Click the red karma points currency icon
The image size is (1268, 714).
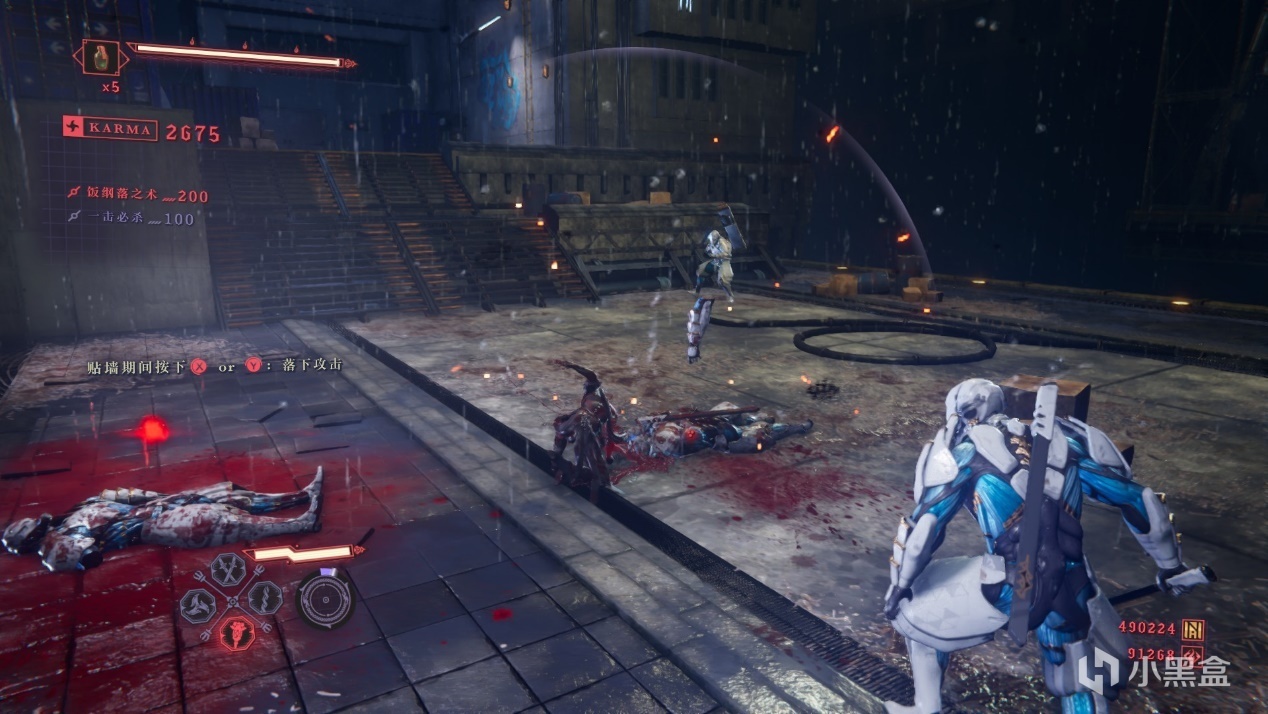click(1192, 657)
